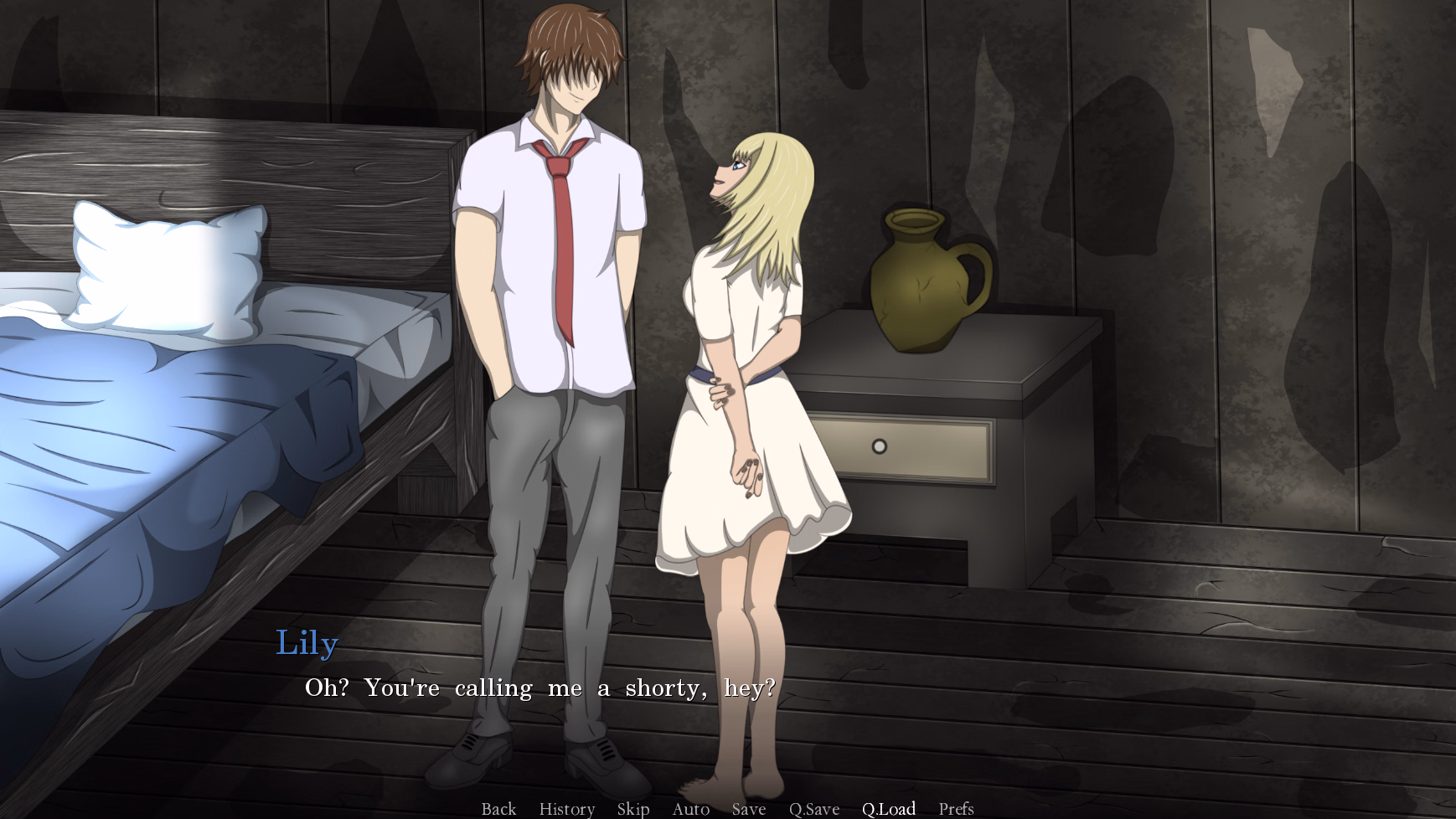Screen dimensions: 1456x819
Task: Open the History log
Action: 566,809
